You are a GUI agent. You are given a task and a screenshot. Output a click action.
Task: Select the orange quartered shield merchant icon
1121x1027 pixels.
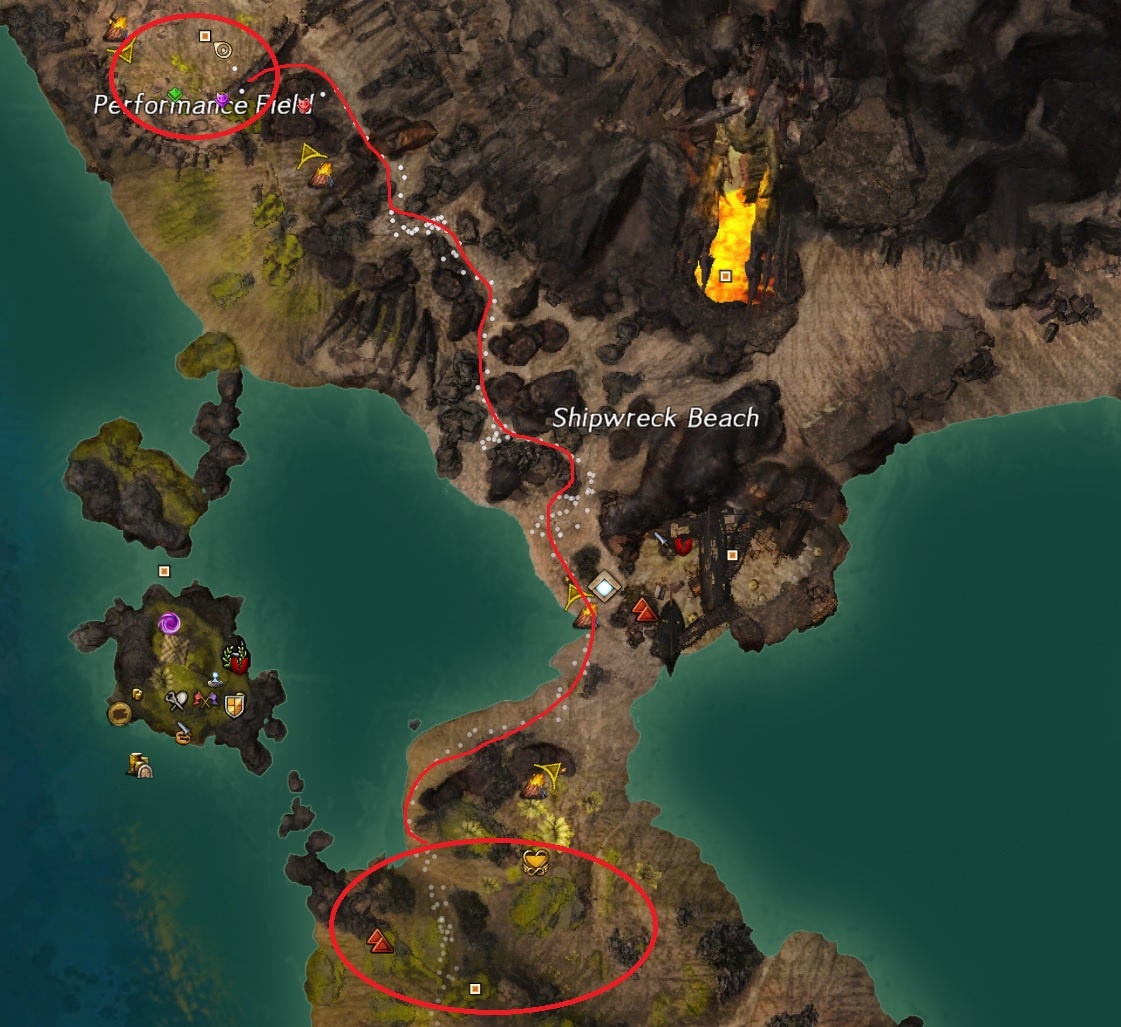pyautogui.click(x=235, y=706)
